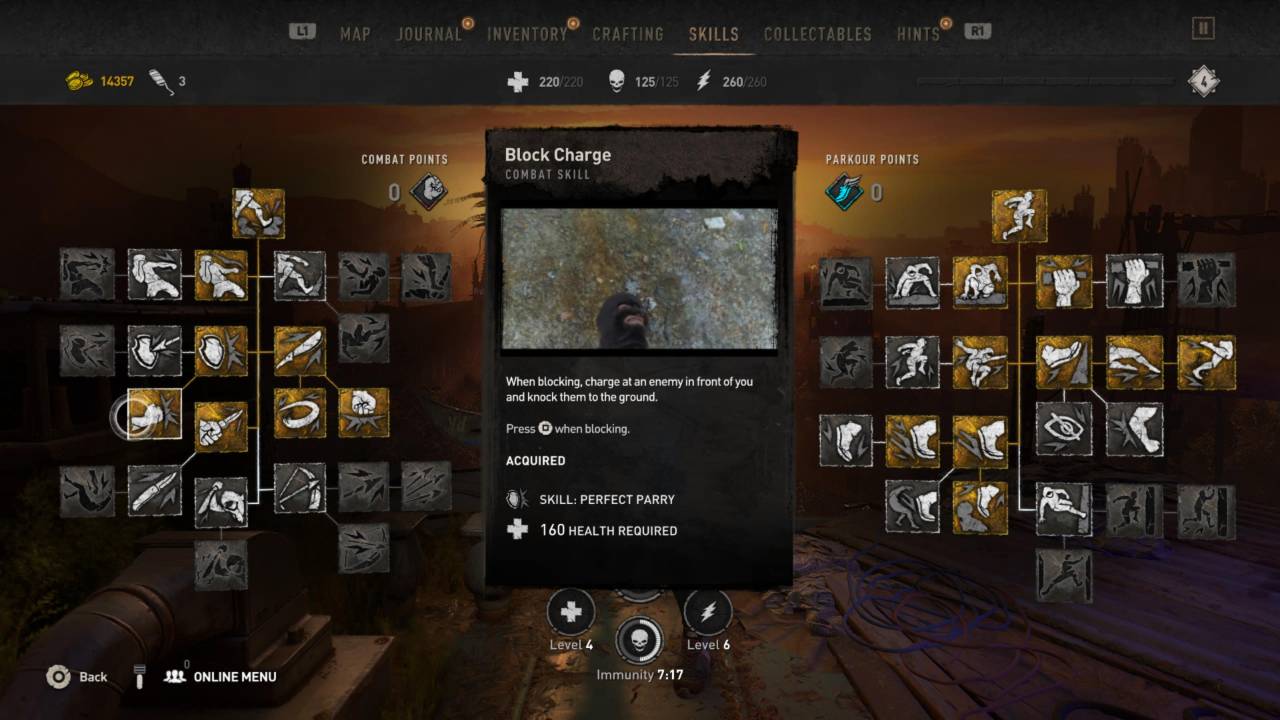Image resolution: width=1280 pixels, height=720 pixels.
Task: Select the running skill atop the parkour tree
Action: tap(1020, 216)
